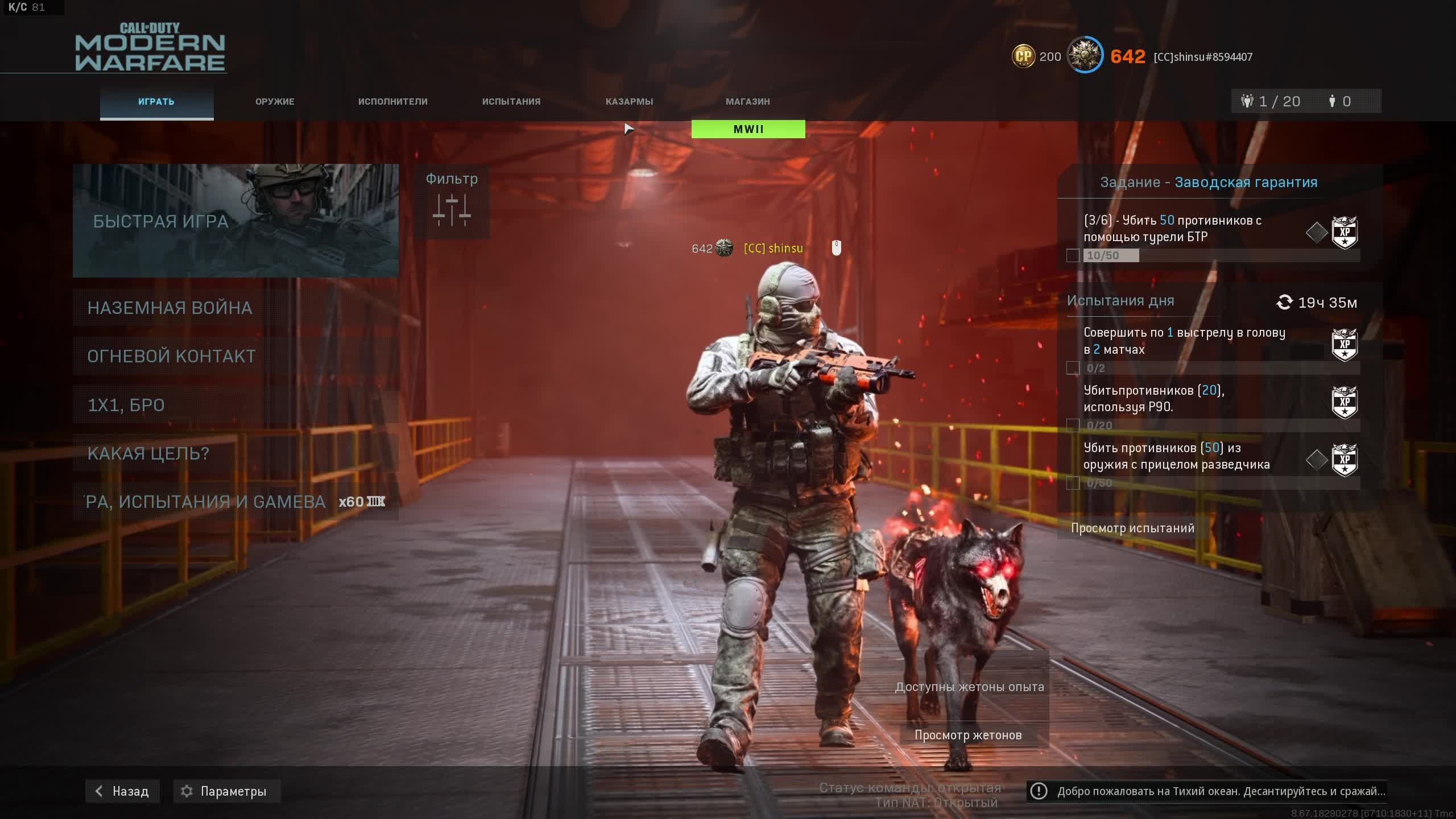1456x819 pixels.
Task: Open the Фильтр filter settings
Action: (452, 201)
